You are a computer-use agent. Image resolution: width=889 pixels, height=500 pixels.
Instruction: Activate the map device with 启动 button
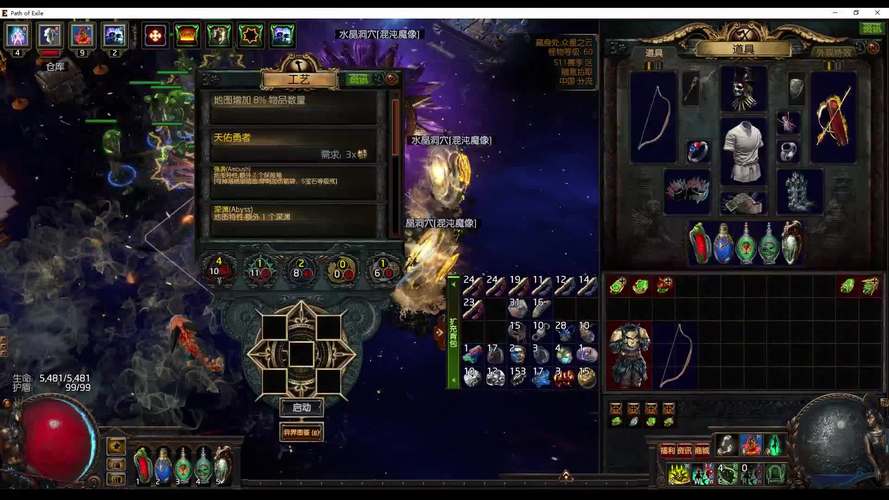301,408
